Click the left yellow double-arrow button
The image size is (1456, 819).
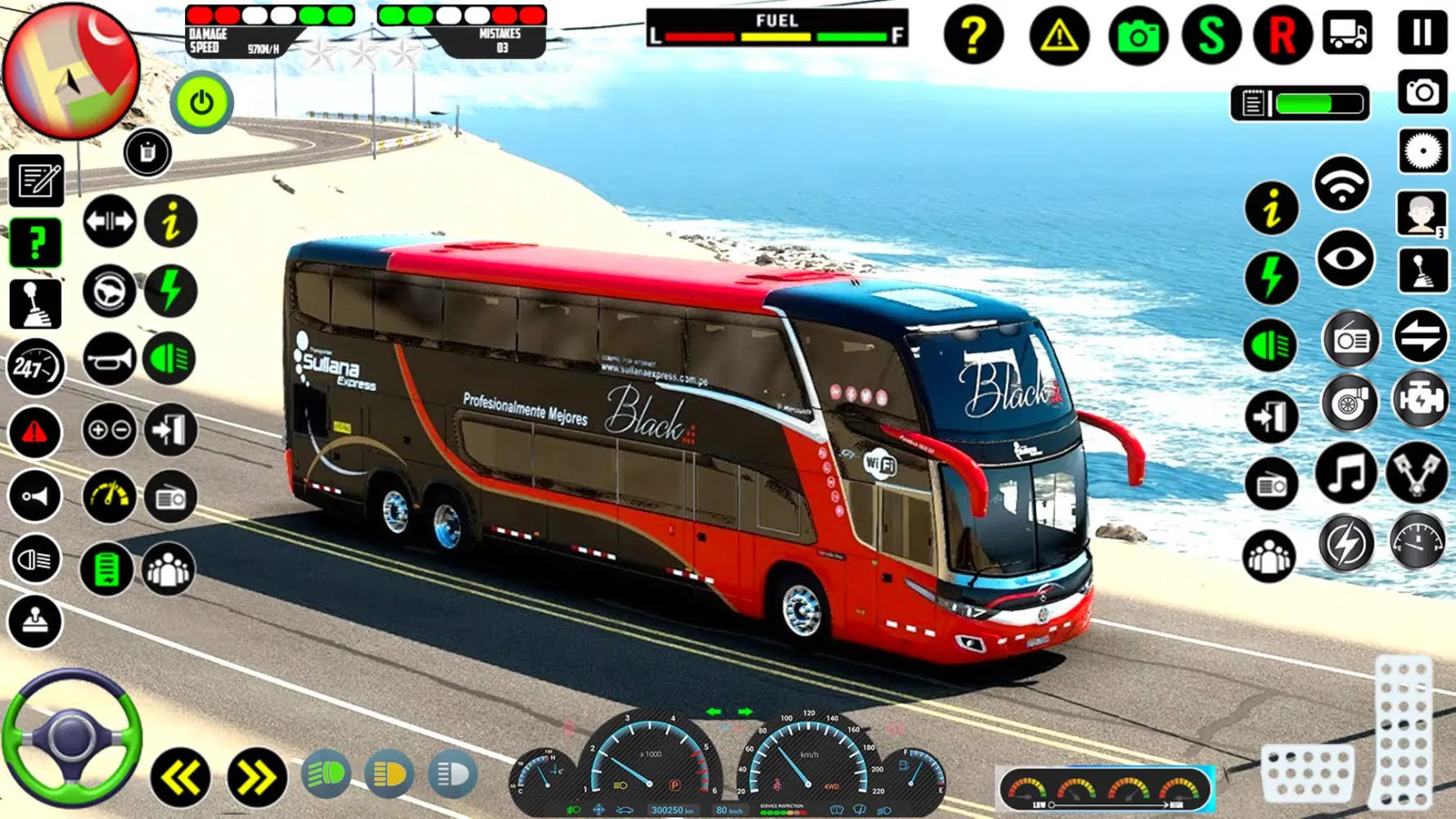coord(180,777)
